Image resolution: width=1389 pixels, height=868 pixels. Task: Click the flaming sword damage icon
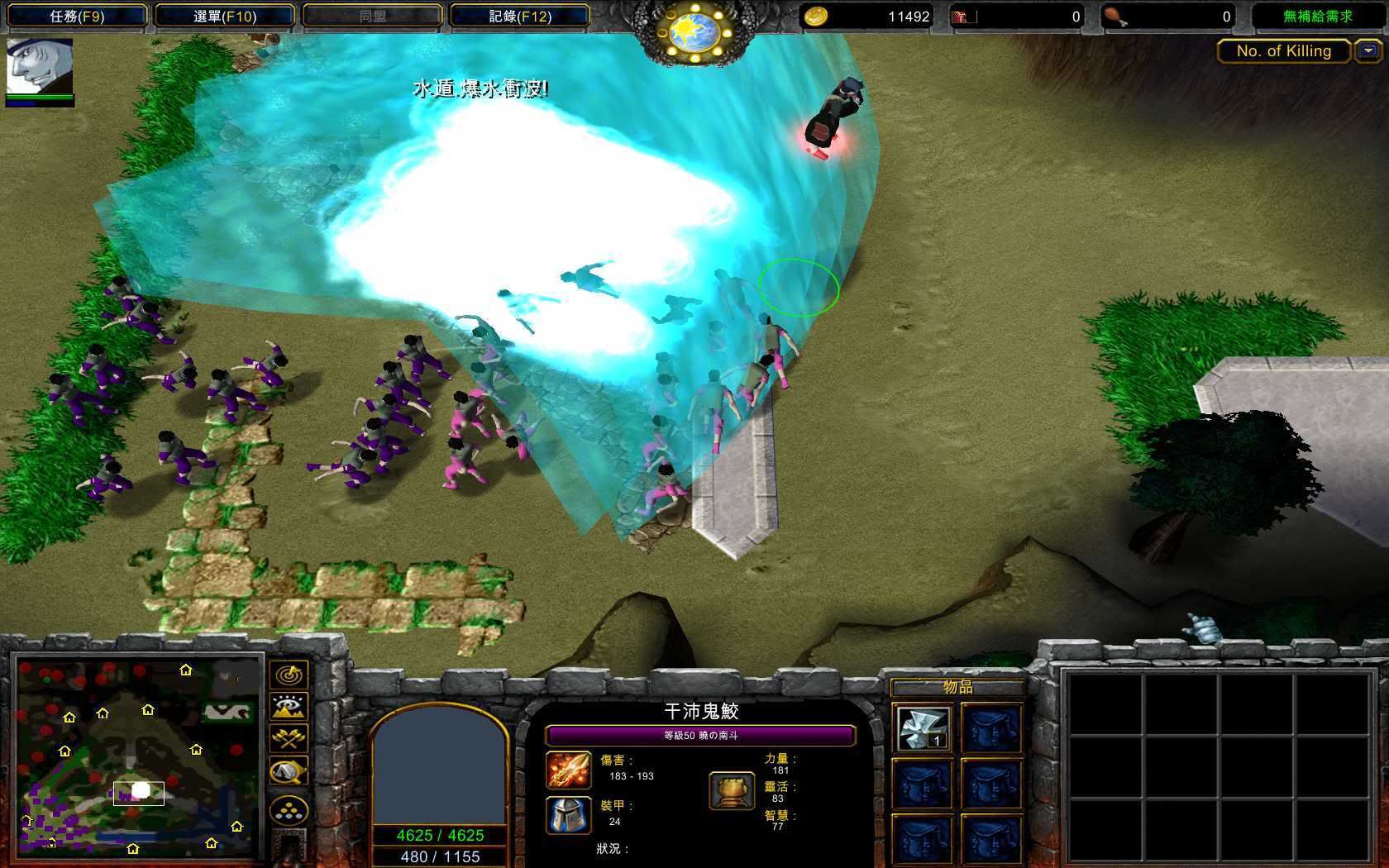point(569,770)
